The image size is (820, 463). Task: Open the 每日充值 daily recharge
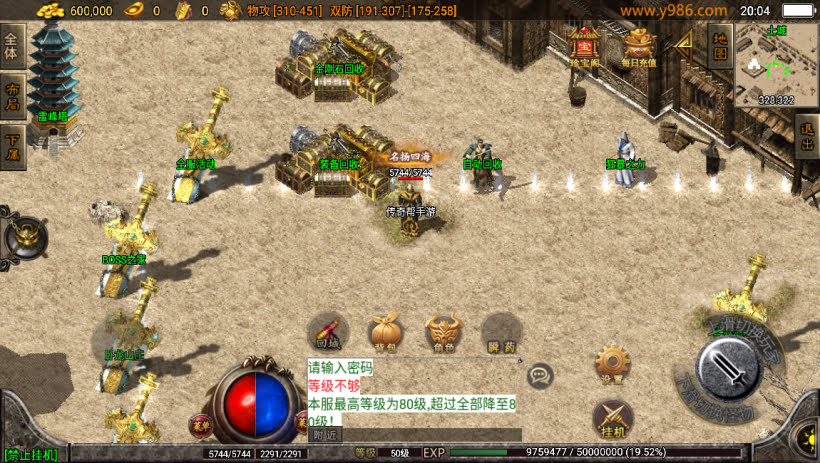(638, 46)
